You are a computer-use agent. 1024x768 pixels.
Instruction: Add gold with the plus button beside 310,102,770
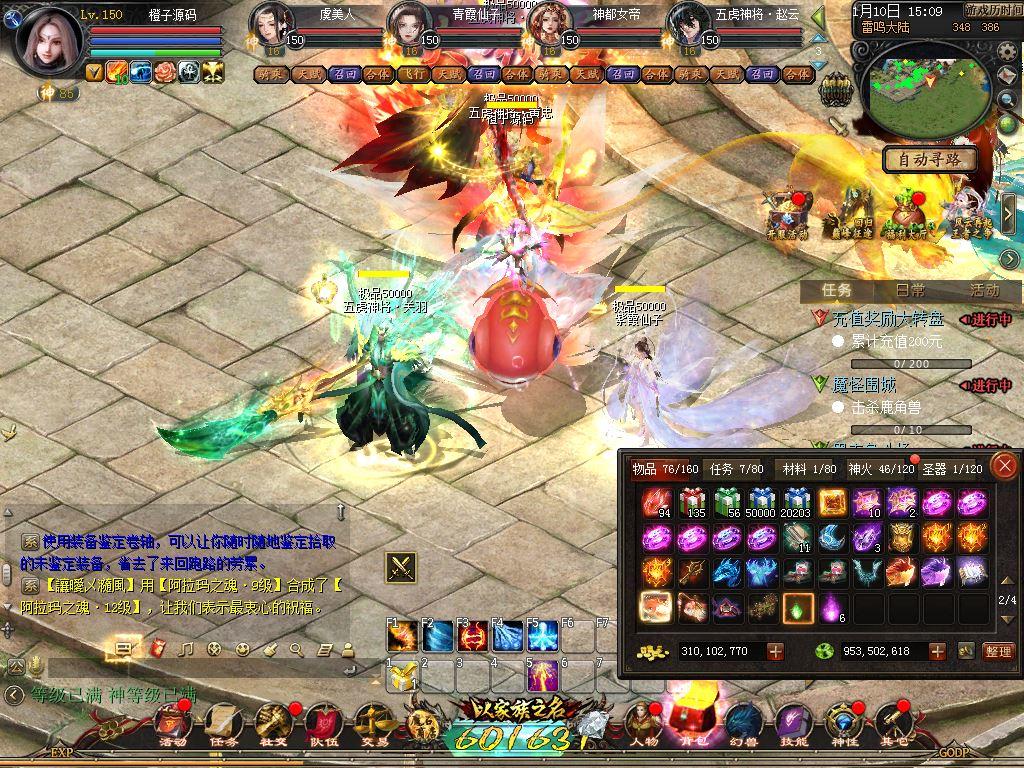click(x=775, y=651)
